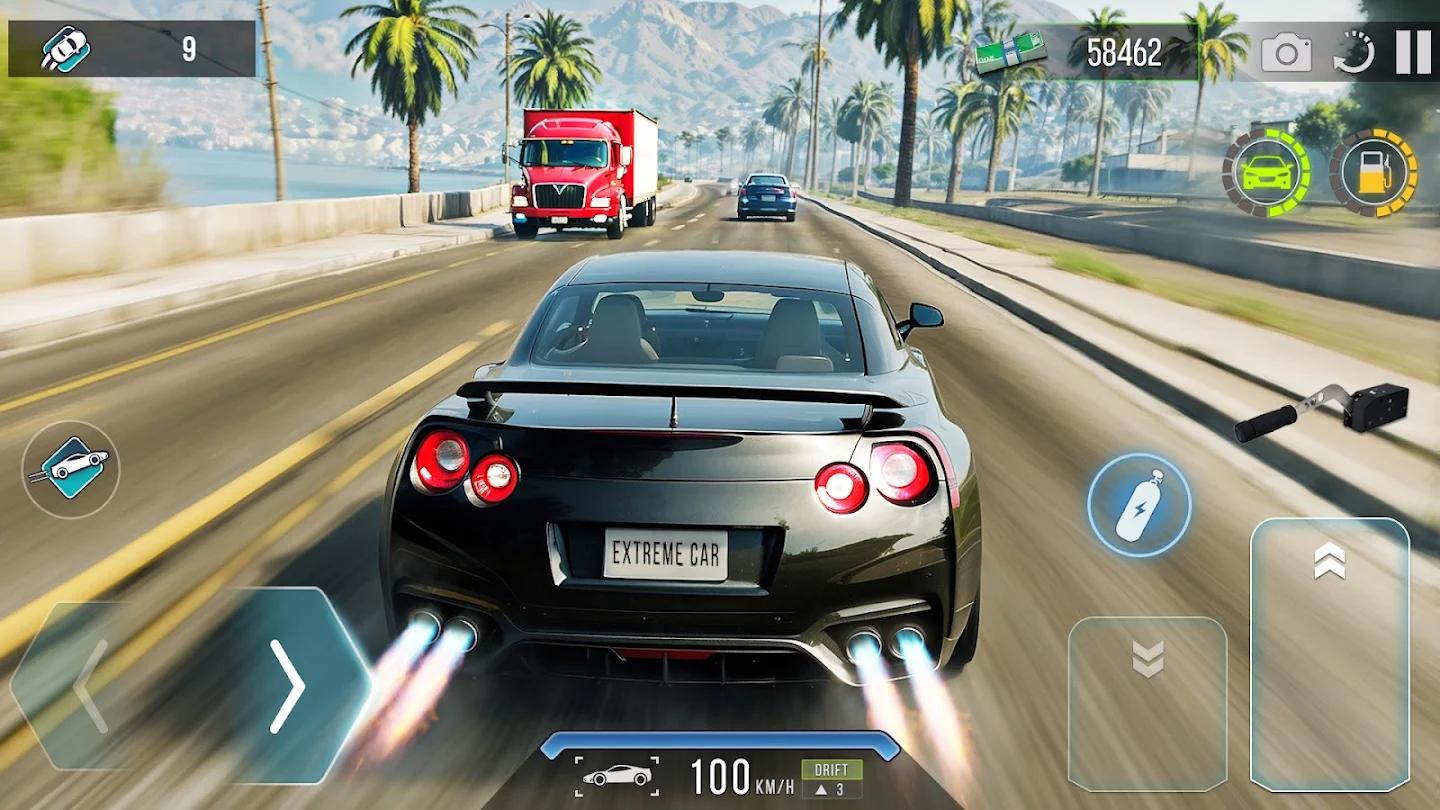Screen dimensions: 1440x810
Task: Tap the orange fuel pump gauge
Action: [1373, 172]
